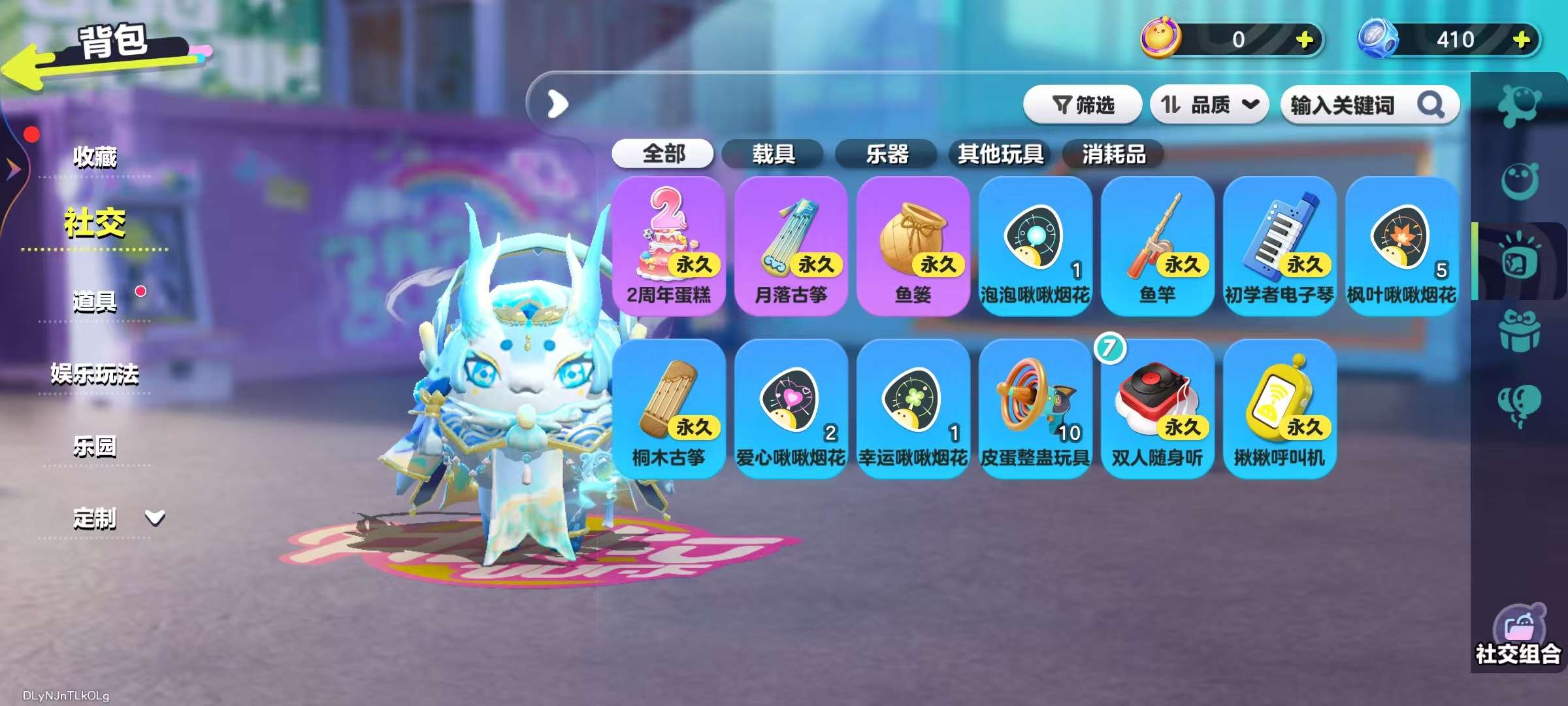Screen dimensions: 1568x706
Task: Click the magnifier search icon
Action: (1430, 105)
